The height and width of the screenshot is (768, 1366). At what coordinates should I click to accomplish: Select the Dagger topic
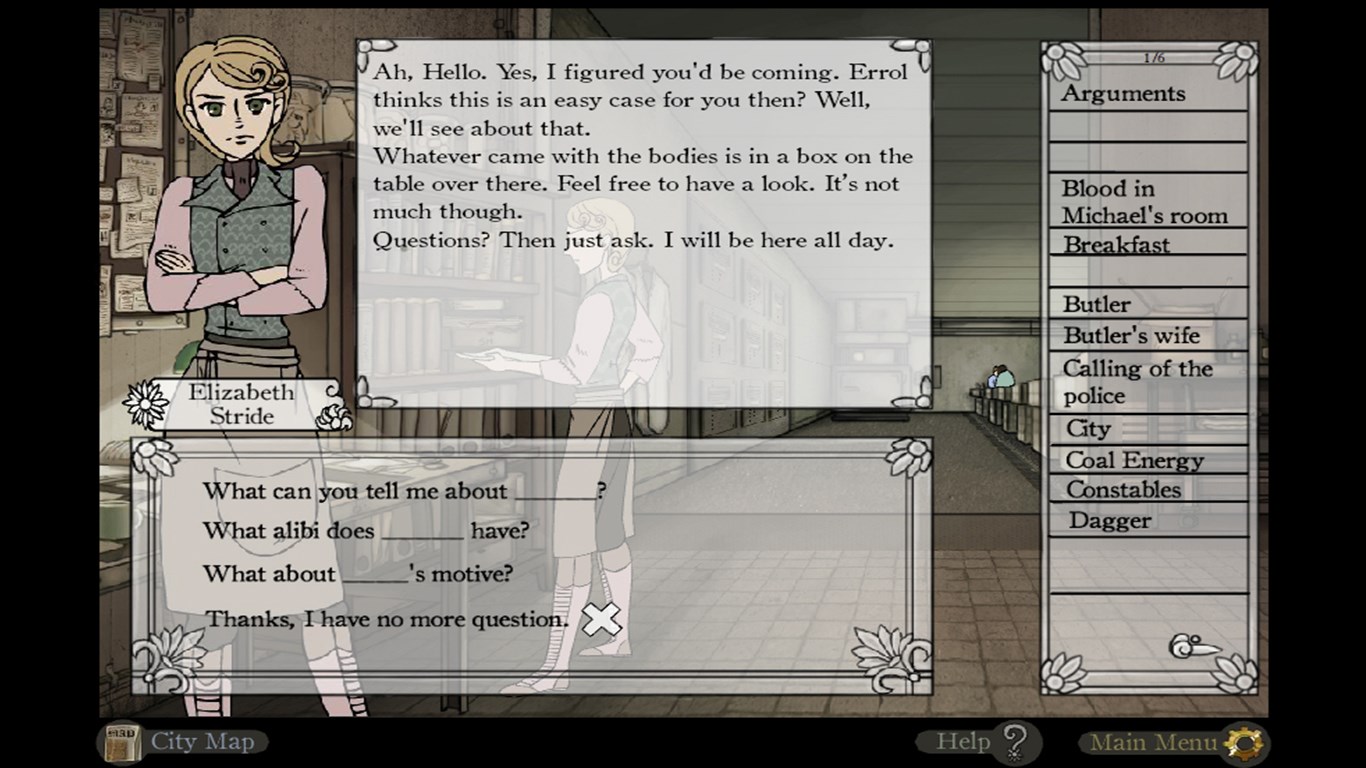coord(1109,521)
